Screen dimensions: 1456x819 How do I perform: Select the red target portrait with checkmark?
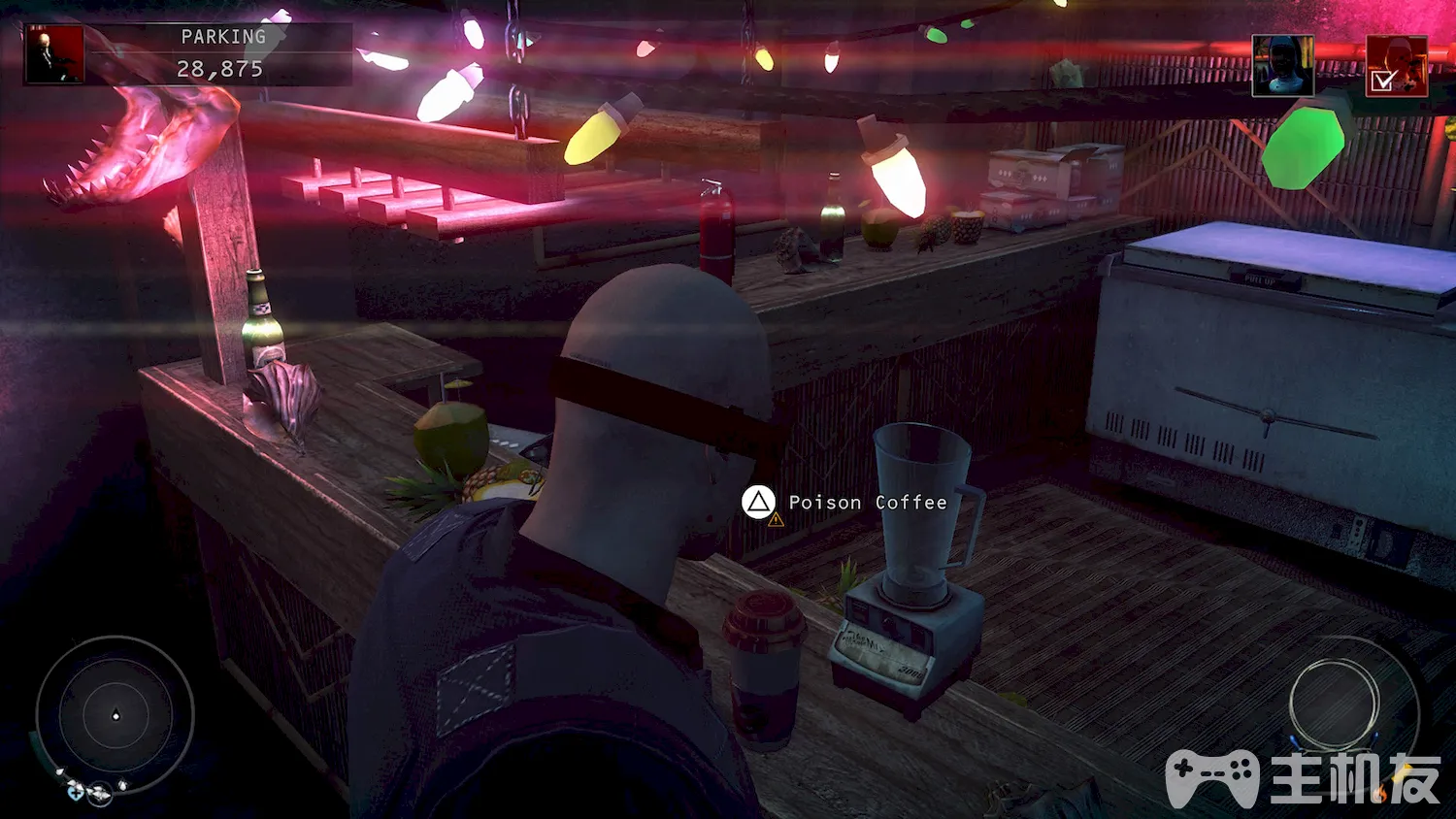point(1396,66)
